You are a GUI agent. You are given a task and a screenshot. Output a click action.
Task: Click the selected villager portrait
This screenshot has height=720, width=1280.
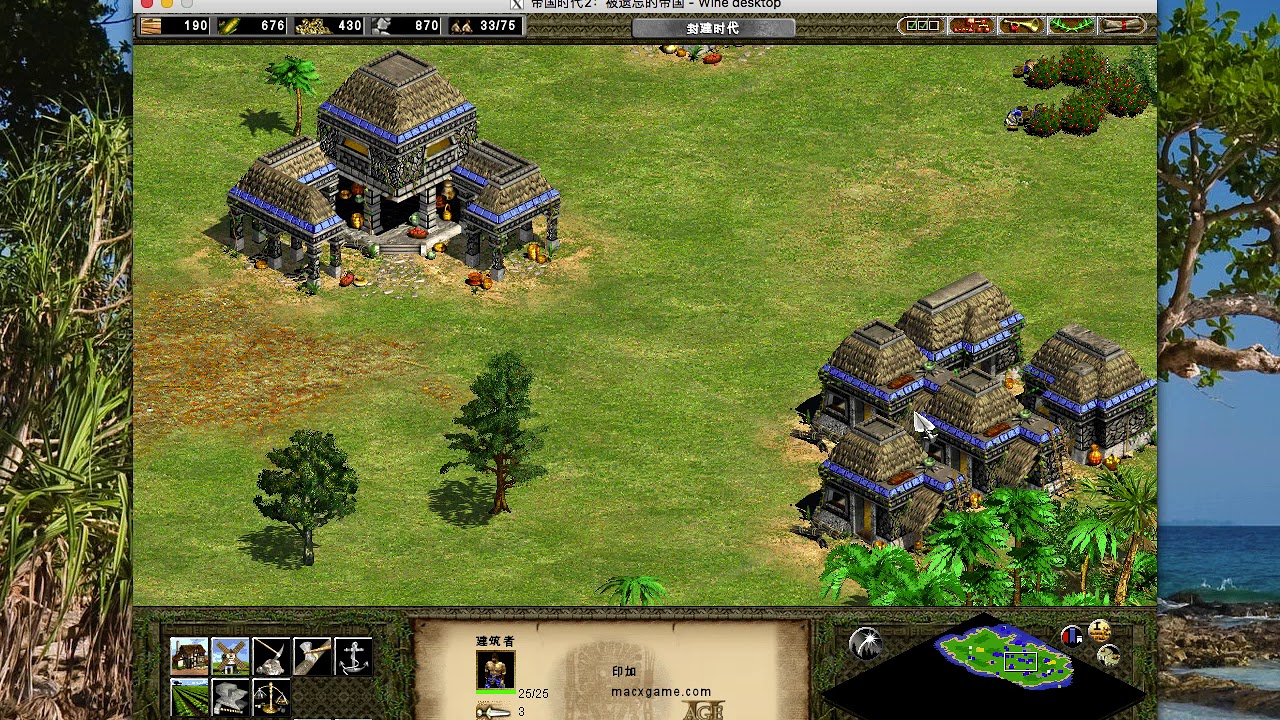(495, 671)
